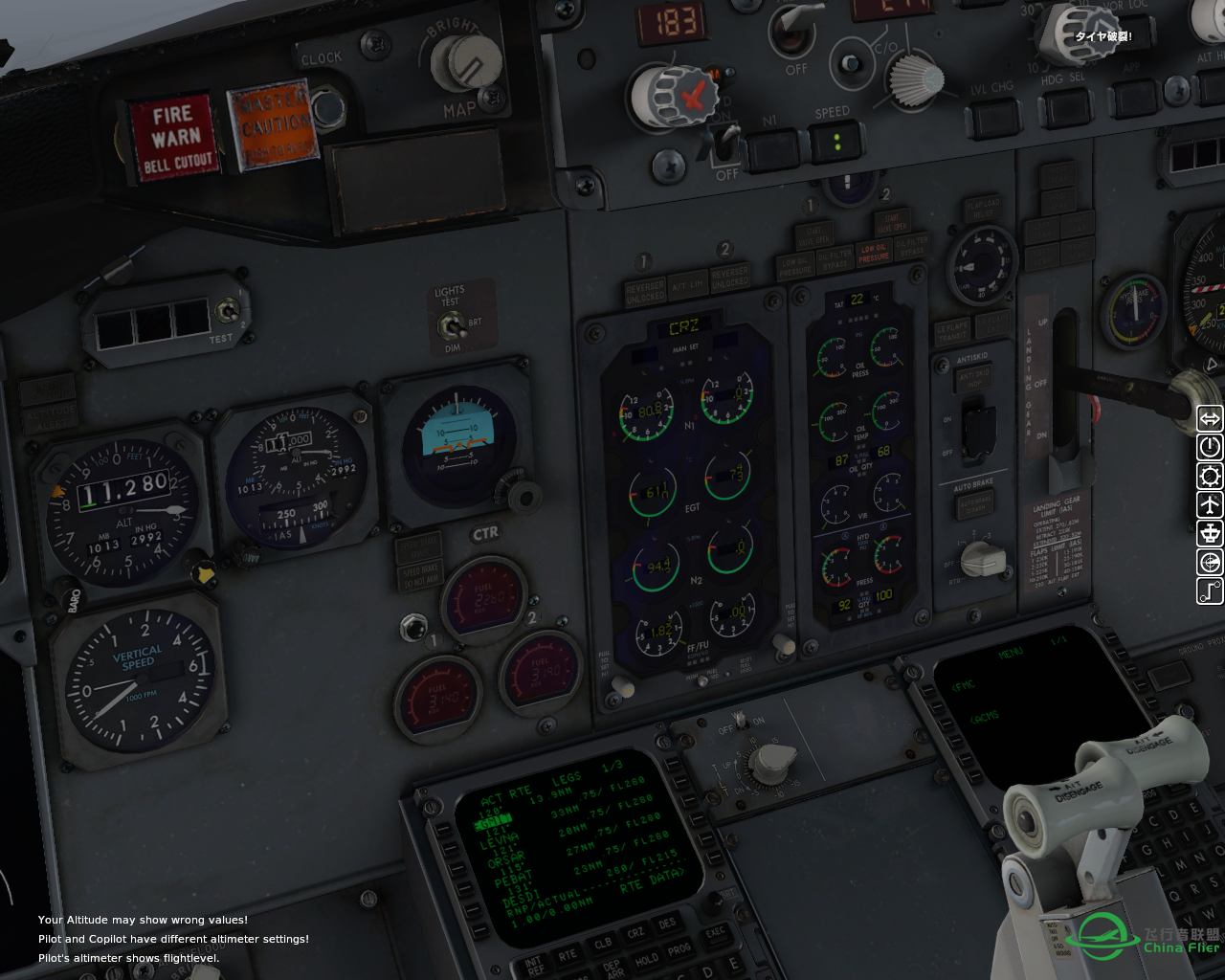Click the EXEC key on the FMC
1225x980 pixels.
coord(715,932)
